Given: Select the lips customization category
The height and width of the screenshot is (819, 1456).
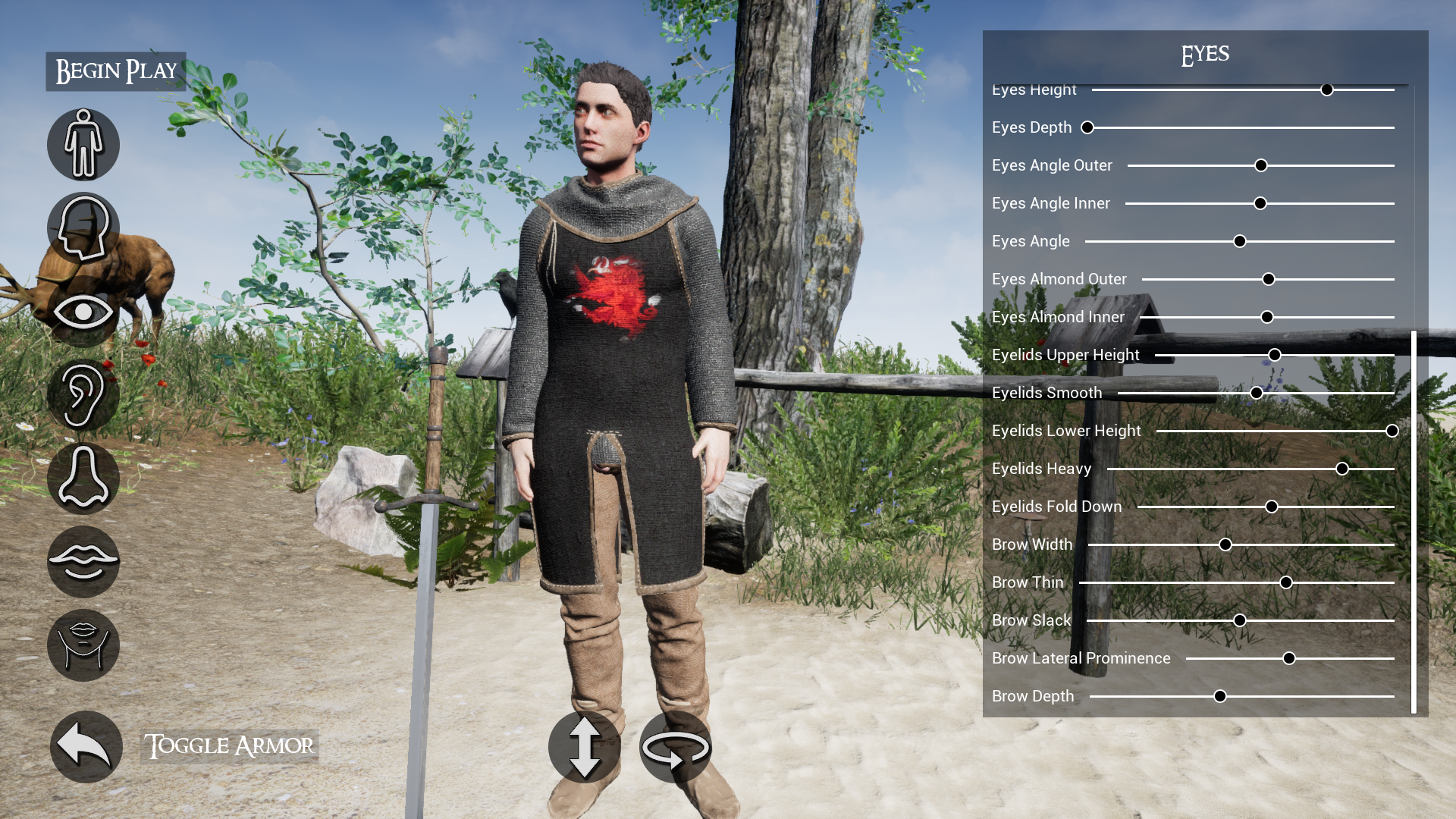Looking at the screenshot, I should pyautogui.click(x=83, y=561).
